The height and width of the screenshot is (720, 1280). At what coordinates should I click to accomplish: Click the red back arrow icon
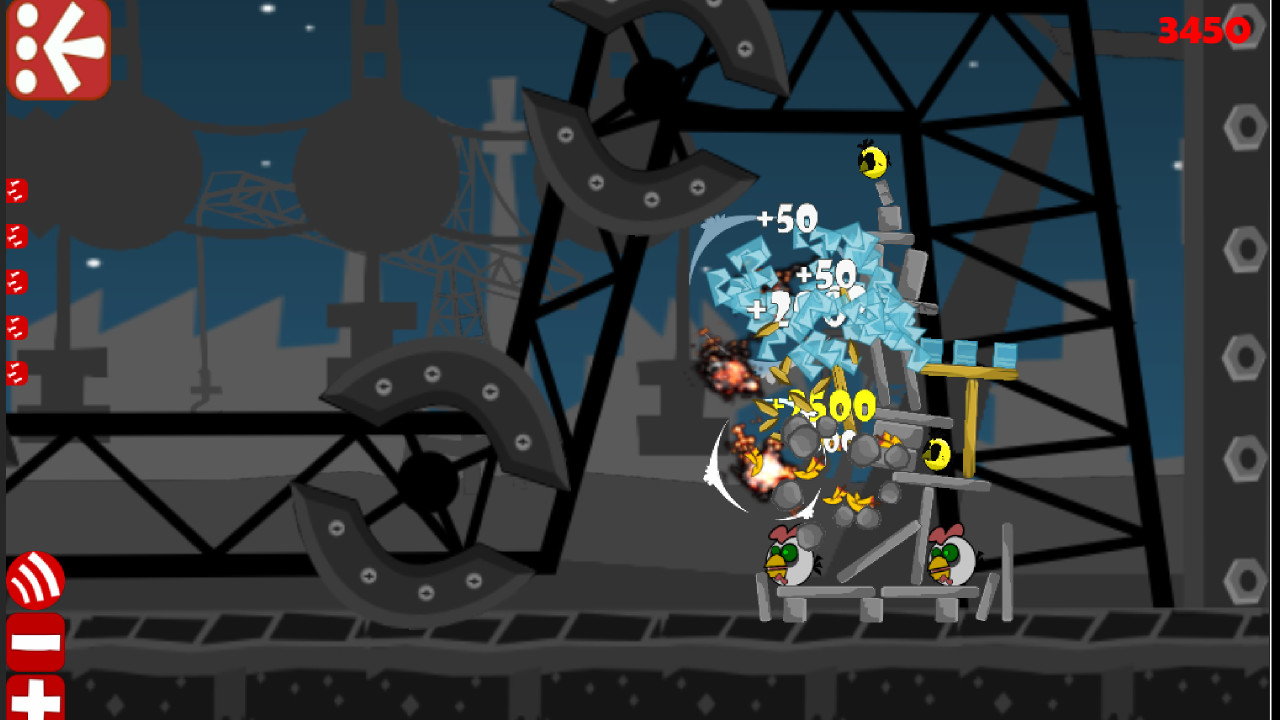pyautogui.click(x=57, y=47)
